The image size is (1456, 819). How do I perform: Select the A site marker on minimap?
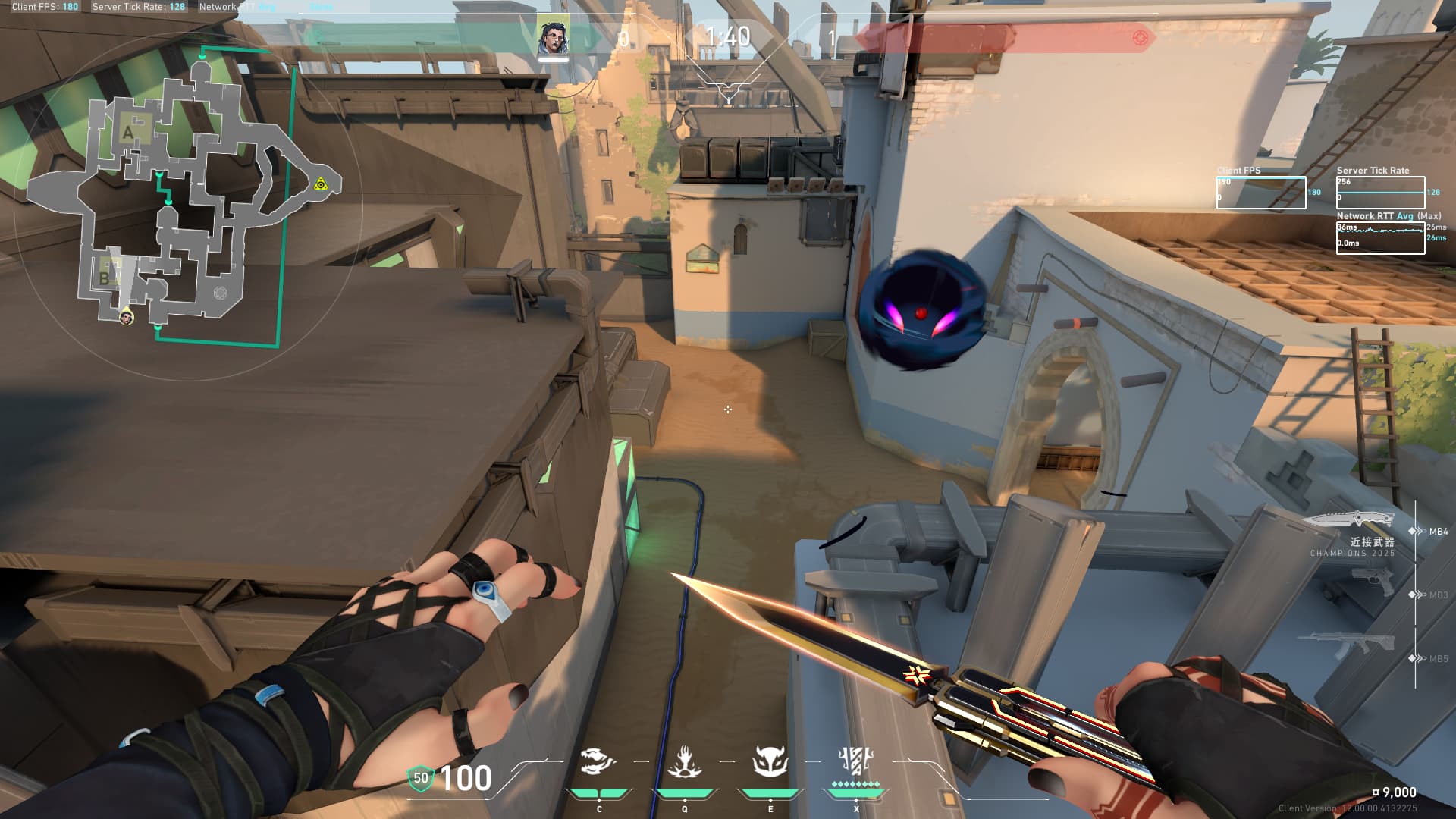127,133
